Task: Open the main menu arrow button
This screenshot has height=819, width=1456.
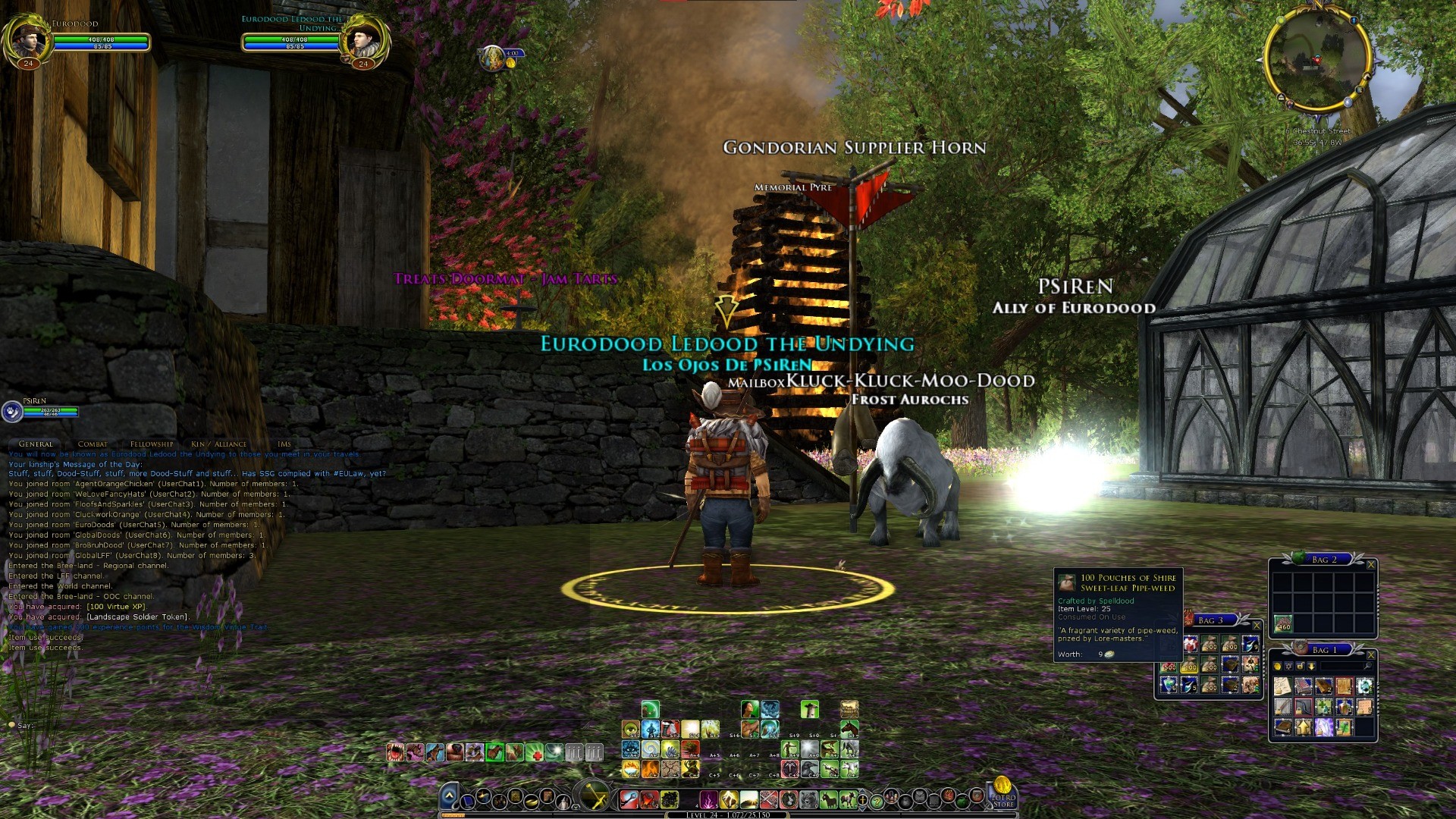Action: point(449,796)
